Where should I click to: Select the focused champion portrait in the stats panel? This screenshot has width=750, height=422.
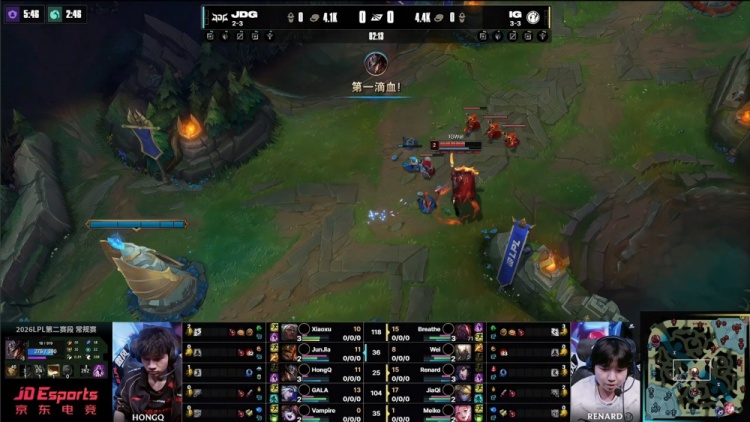[16, 349]
